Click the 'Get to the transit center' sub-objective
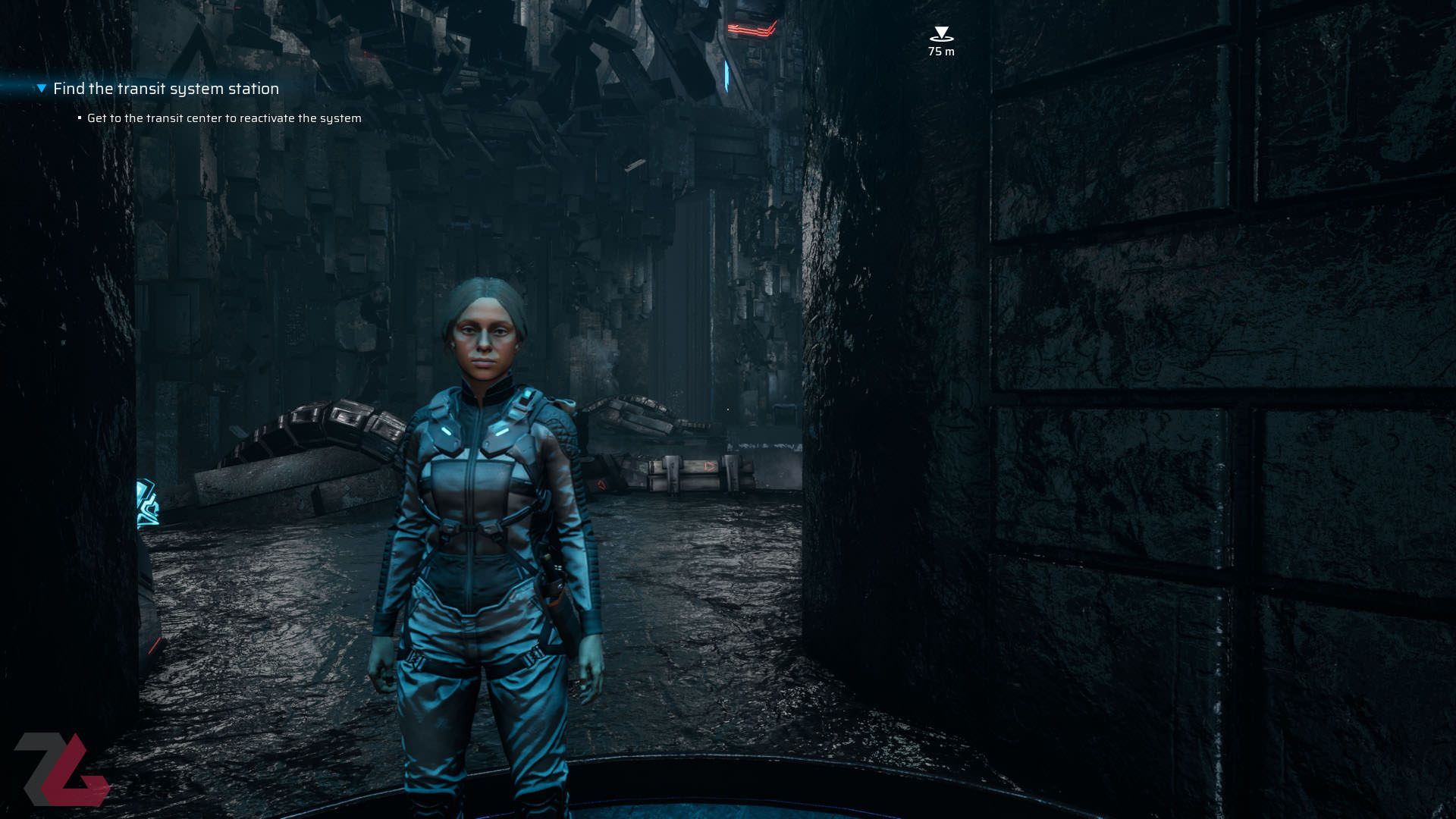Viewport: 1456px width, 819px height. (224, 118)
